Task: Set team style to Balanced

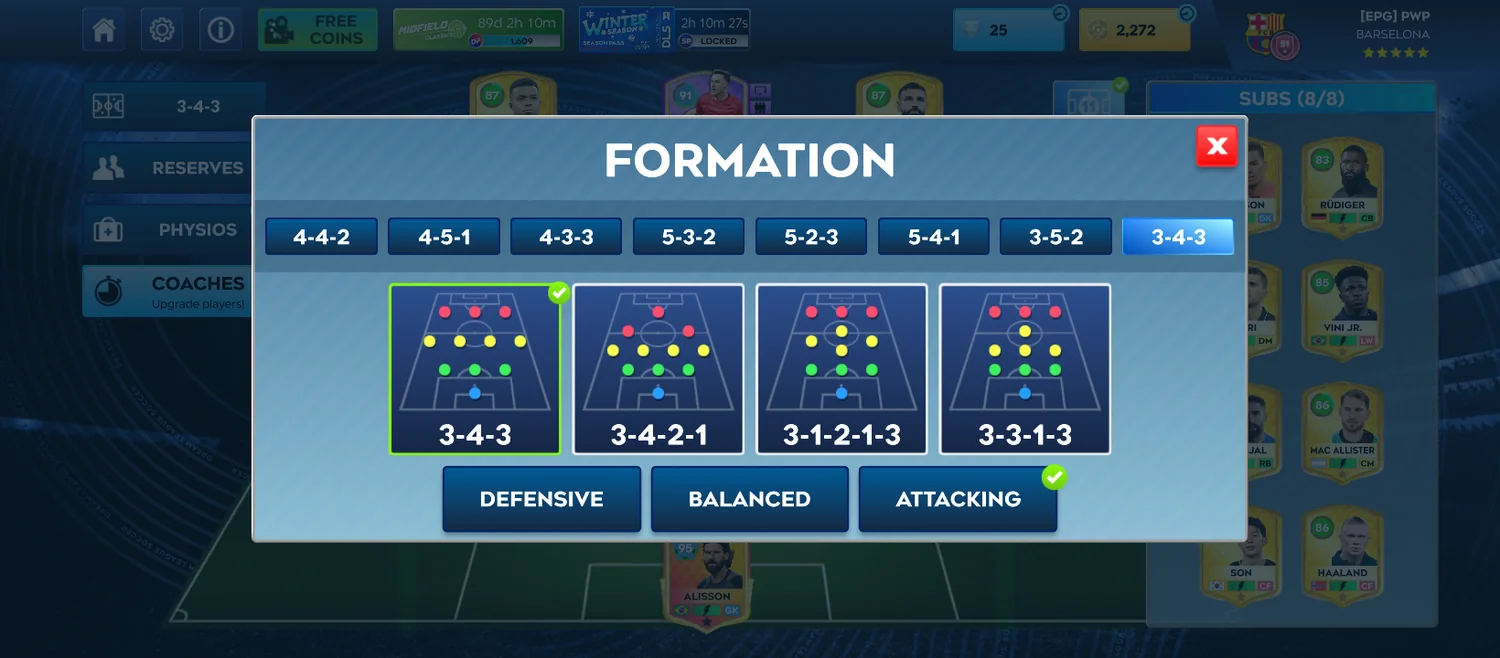Action: (749, 499)
